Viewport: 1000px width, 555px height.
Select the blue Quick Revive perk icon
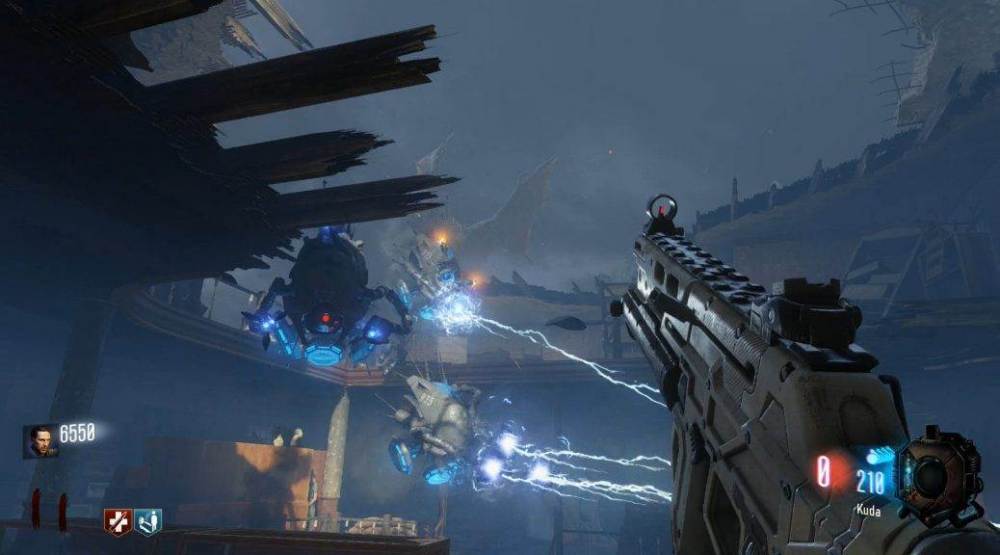point(148,522)
